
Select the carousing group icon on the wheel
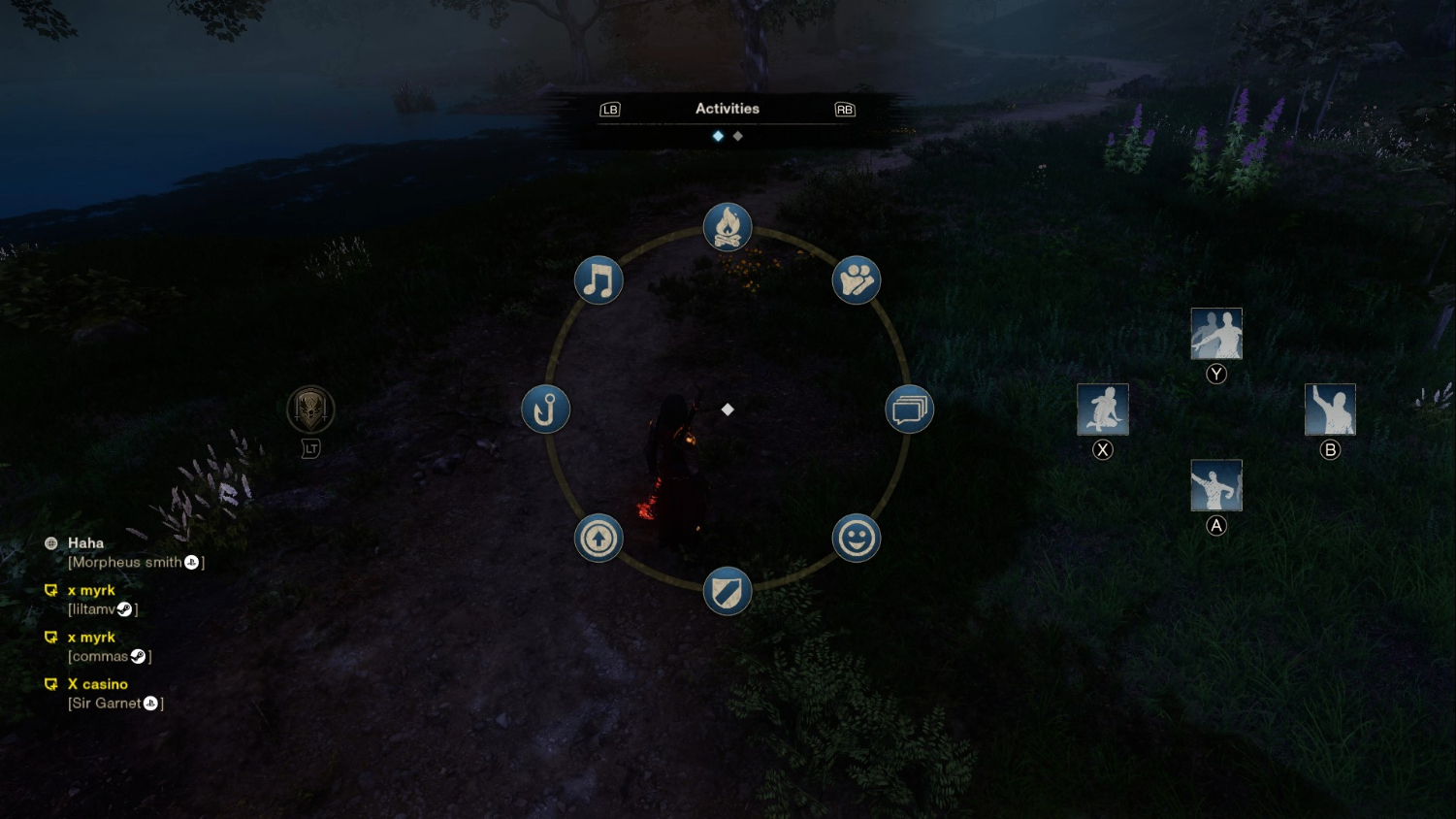[857, 279]
